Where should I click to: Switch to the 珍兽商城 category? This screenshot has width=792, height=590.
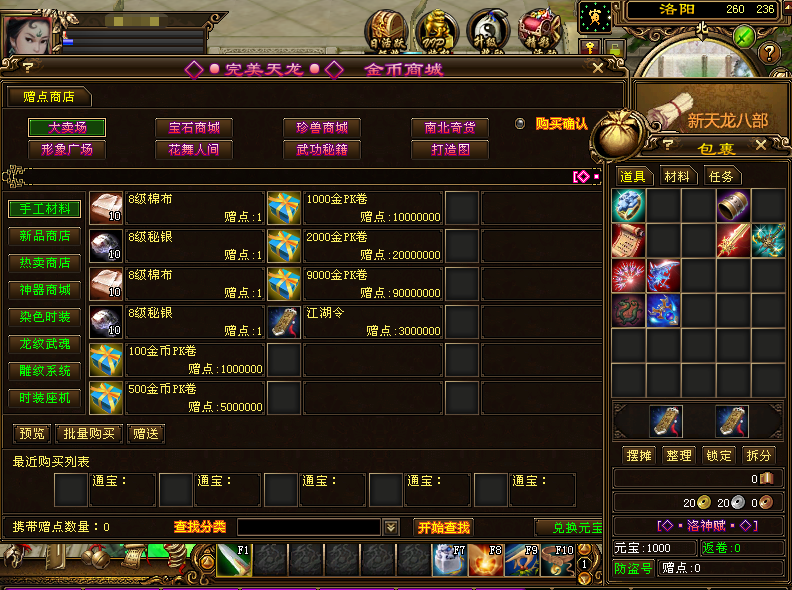click(322, 128)
